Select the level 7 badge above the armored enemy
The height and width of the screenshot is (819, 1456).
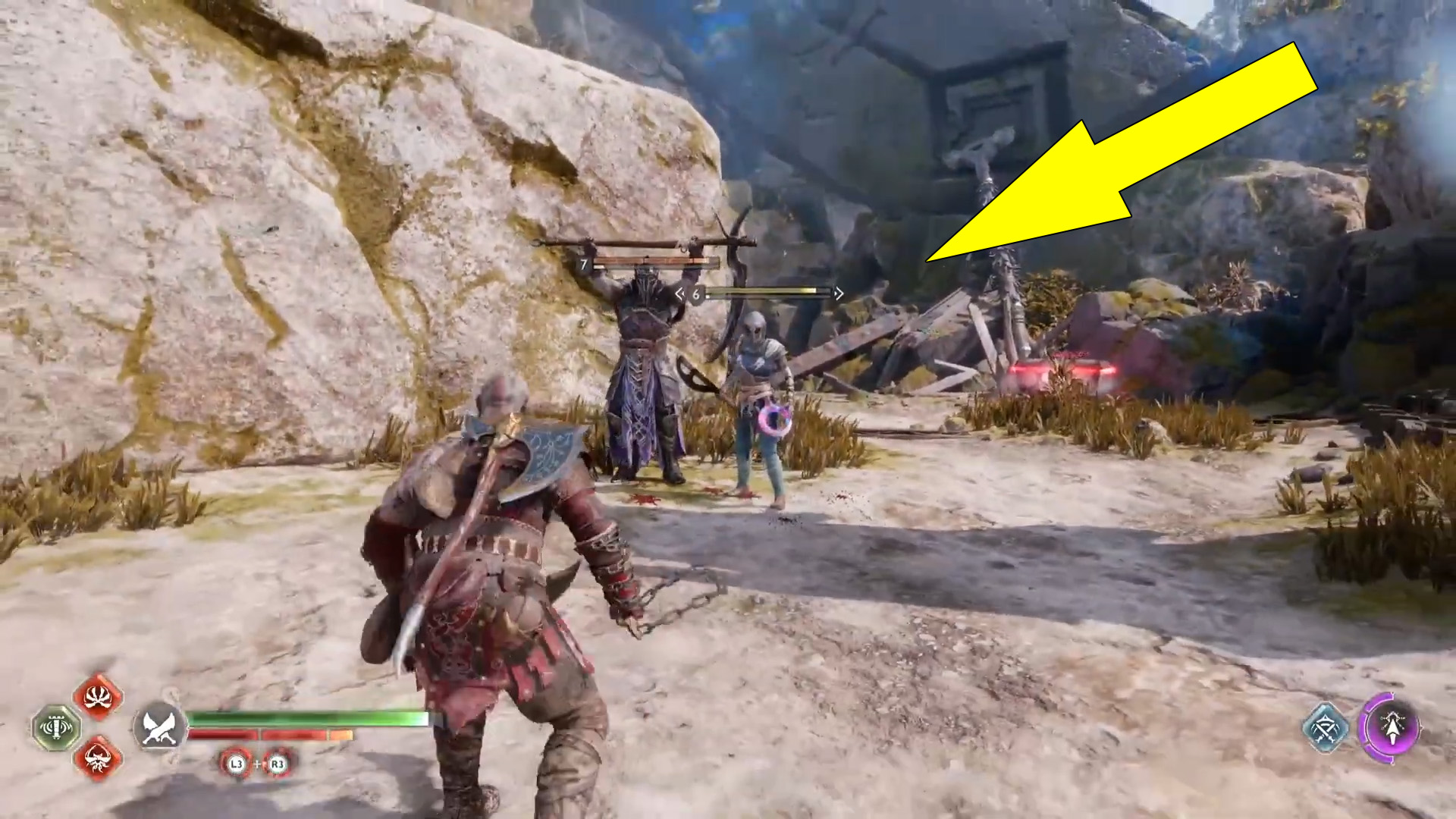pyautogui.click(x=584, y=263)
